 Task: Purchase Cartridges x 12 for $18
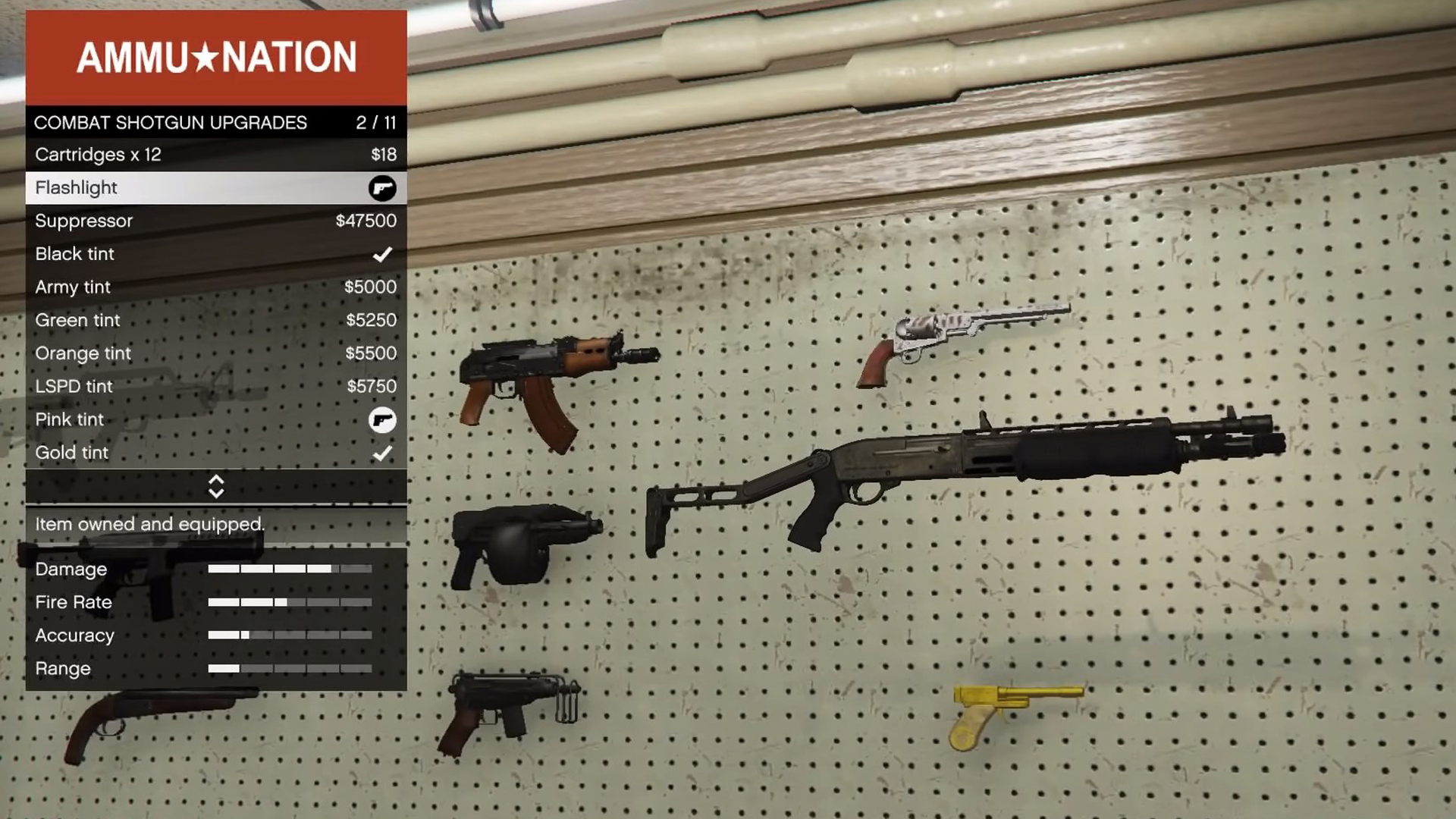pyautogui.click(x=216, y=155)
